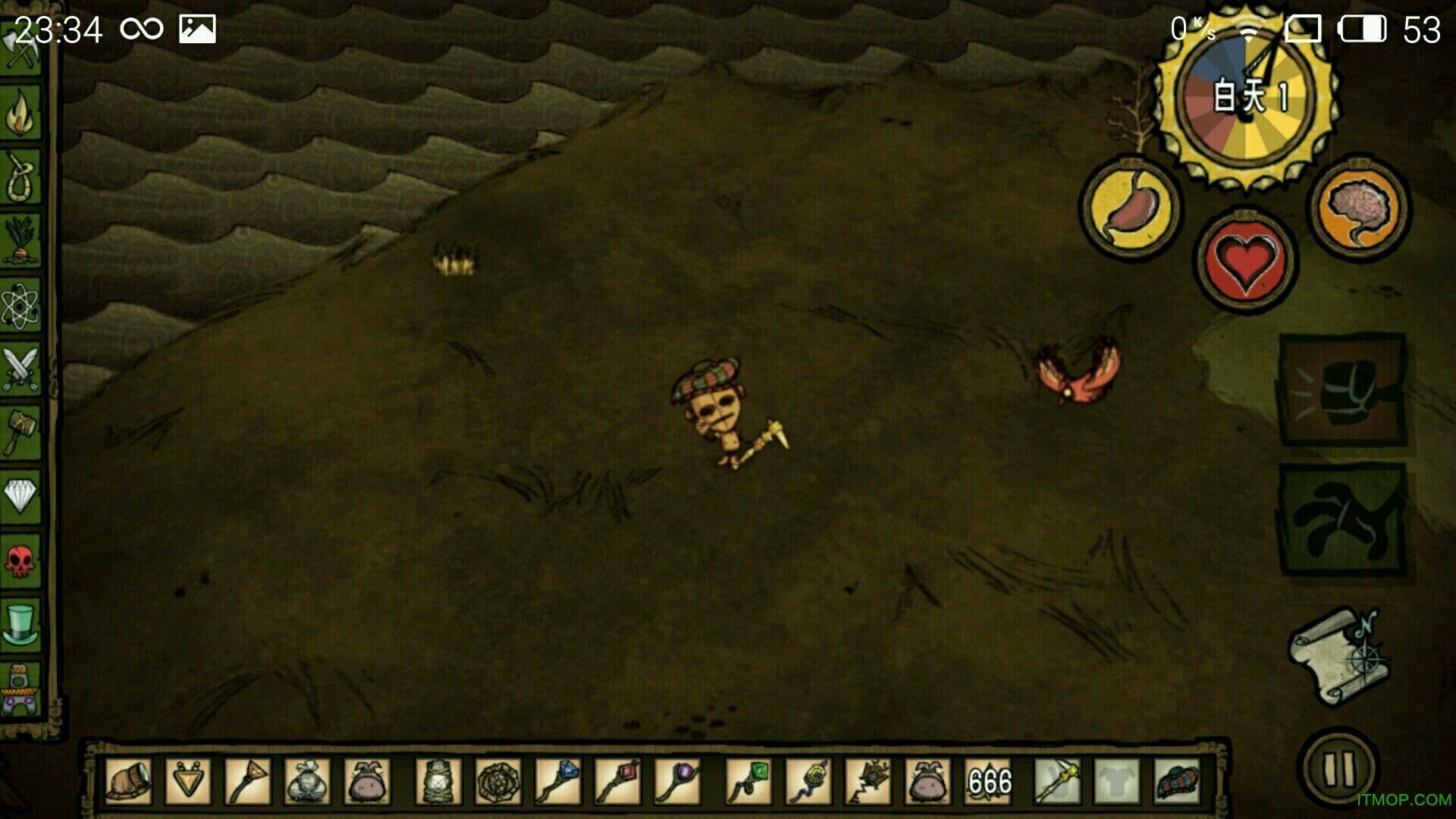
Task: Tap the grabbing hand action button
Action: click(1342, 520)
